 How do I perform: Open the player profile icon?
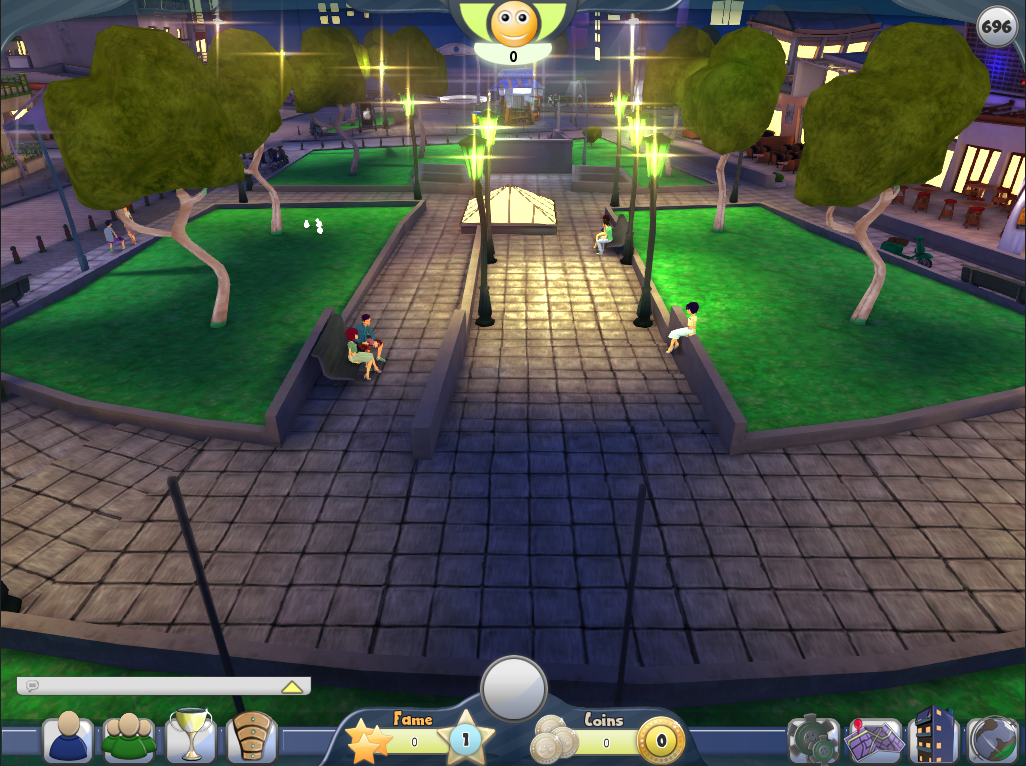pyautogui.click(x=68, y=738)
